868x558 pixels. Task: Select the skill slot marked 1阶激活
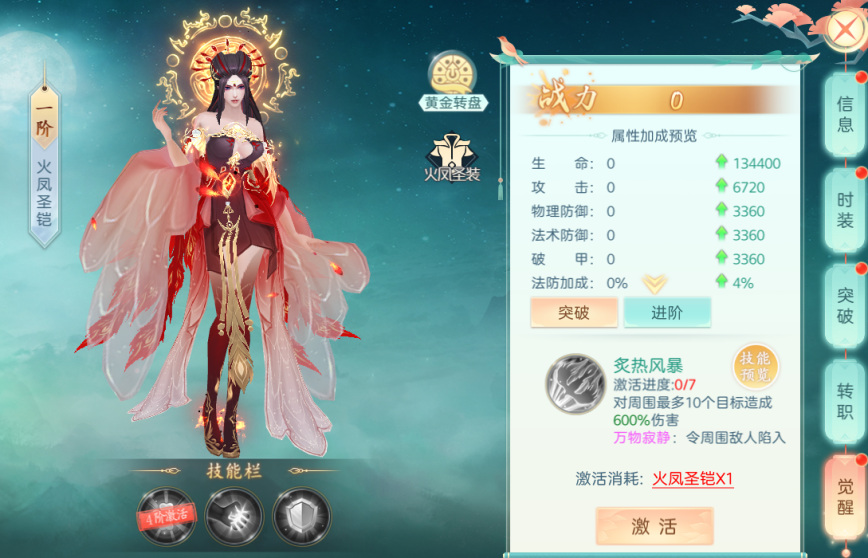pos(164,514)
